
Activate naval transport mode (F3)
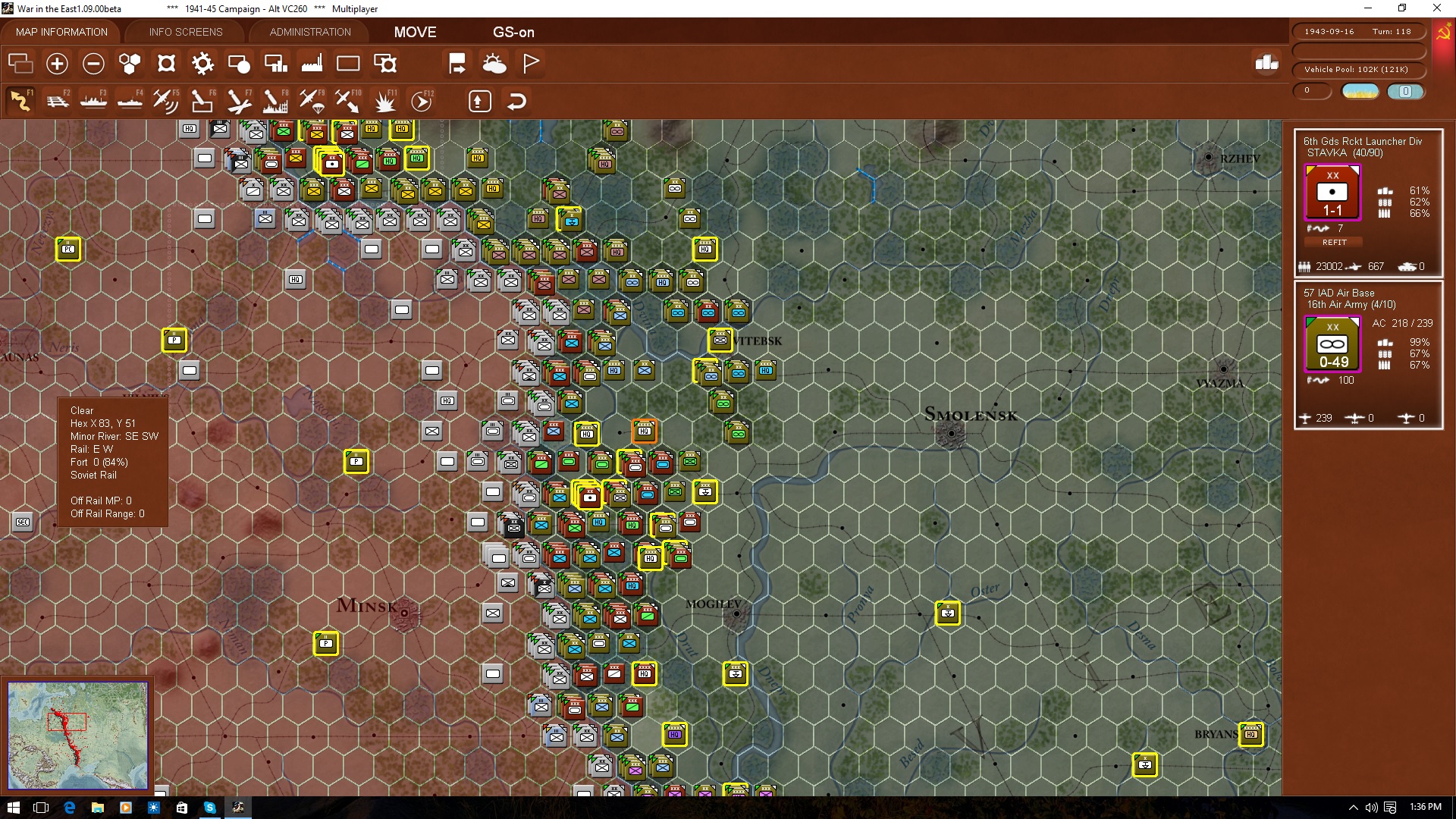(x=94, y=100)
